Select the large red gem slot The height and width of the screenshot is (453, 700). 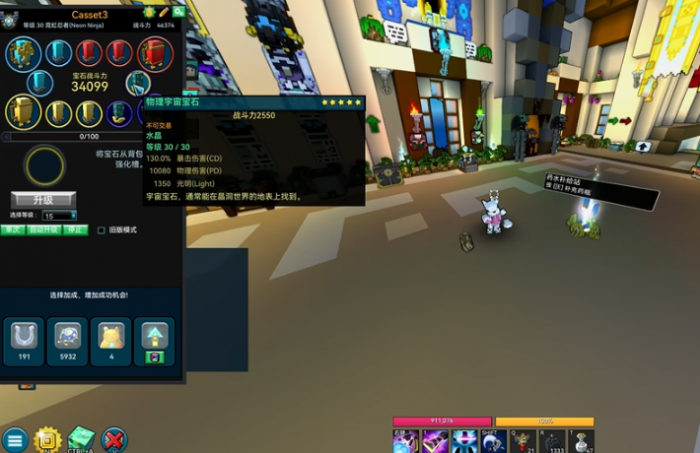coord(155,52)
